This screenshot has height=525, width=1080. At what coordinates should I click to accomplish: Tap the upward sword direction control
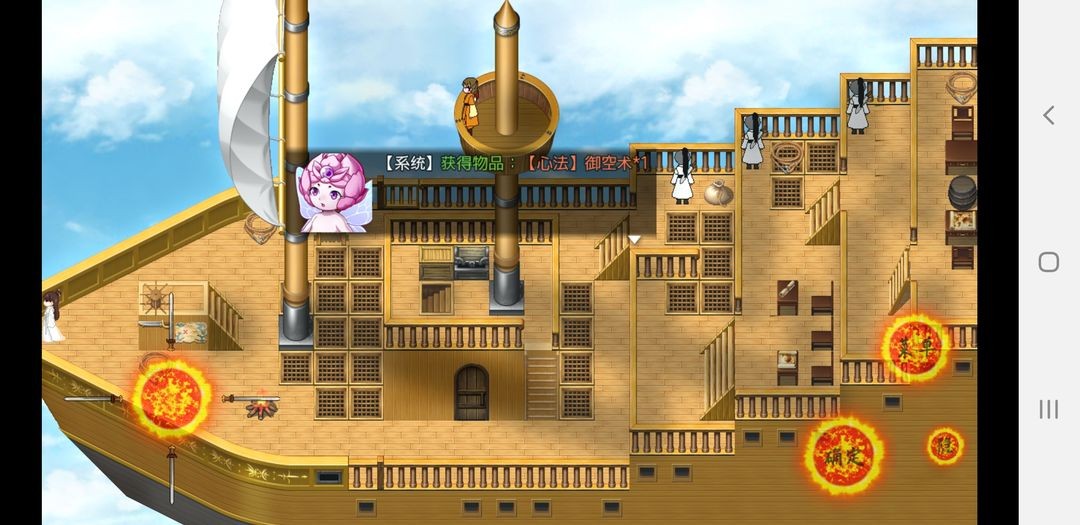pos(171,320)
